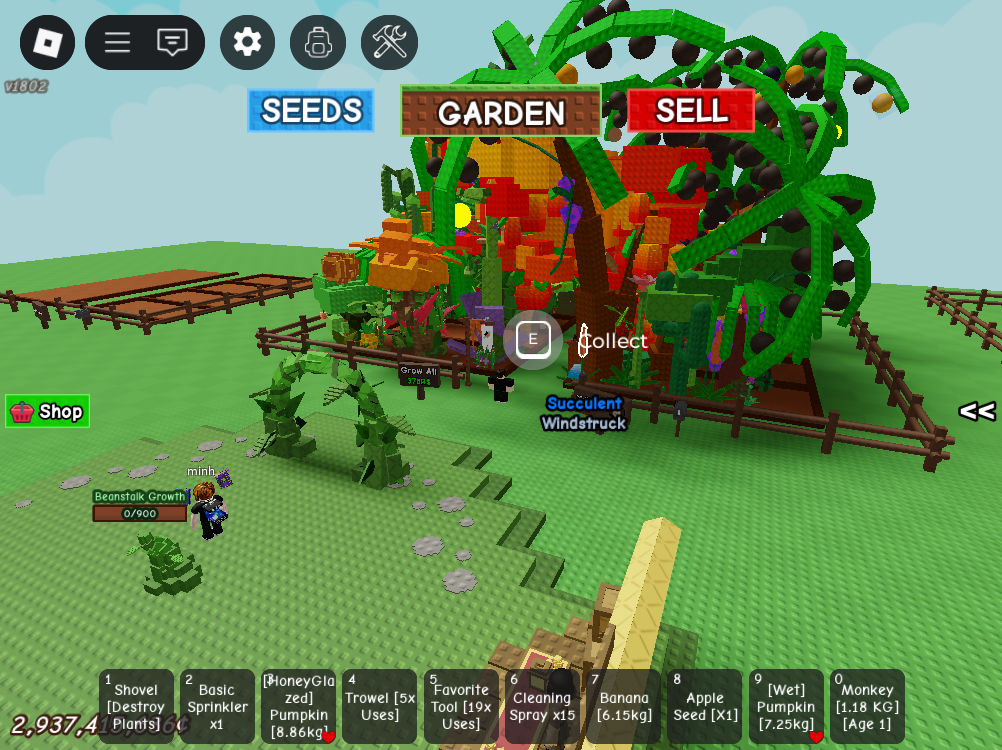Select the Cleaning Spray x15 slot
This screenshot has height=750, width=1002.
click(x=542, y=706)
